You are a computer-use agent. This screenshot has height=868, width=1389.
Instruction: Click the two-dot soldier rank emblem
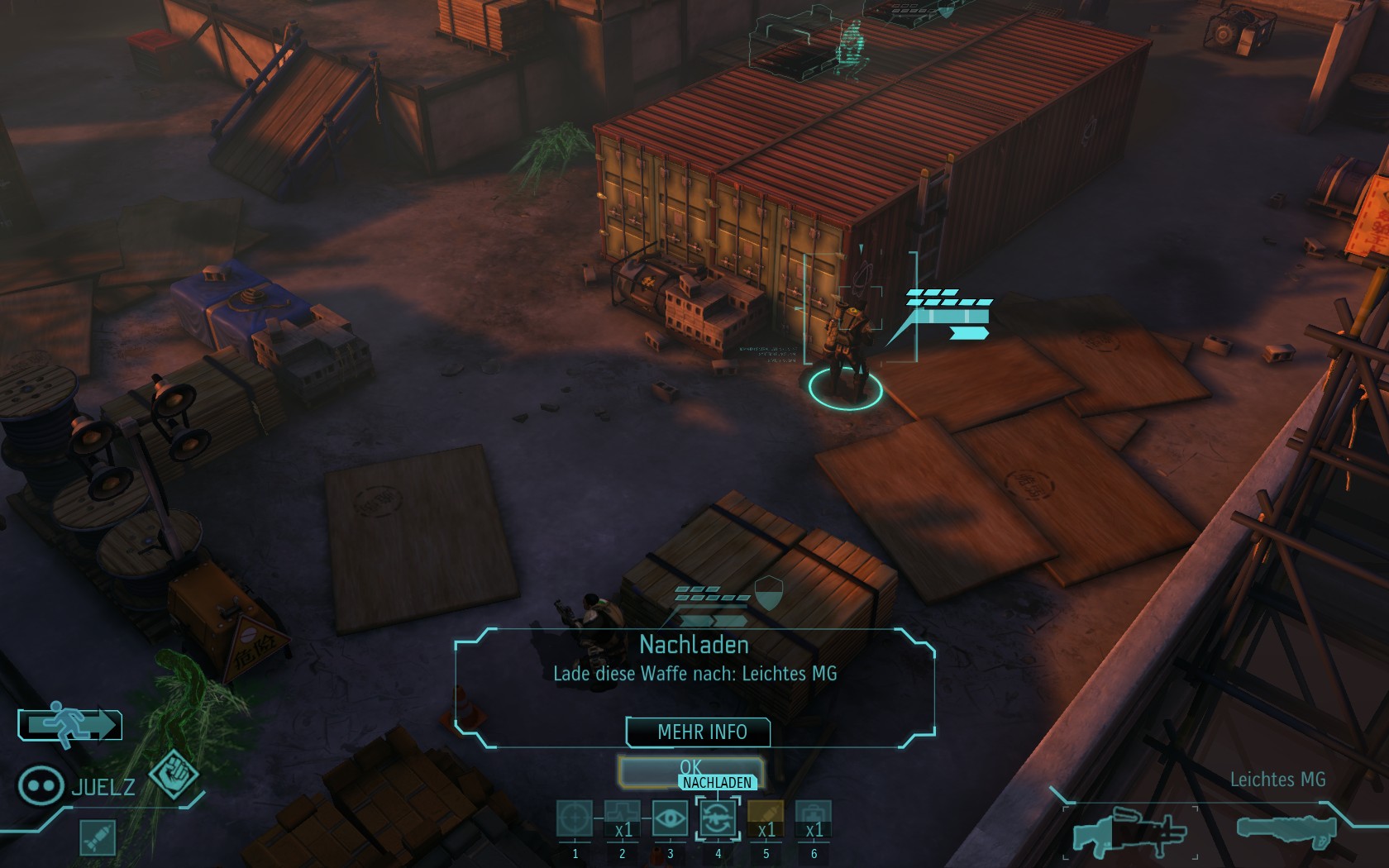[41, 785]
